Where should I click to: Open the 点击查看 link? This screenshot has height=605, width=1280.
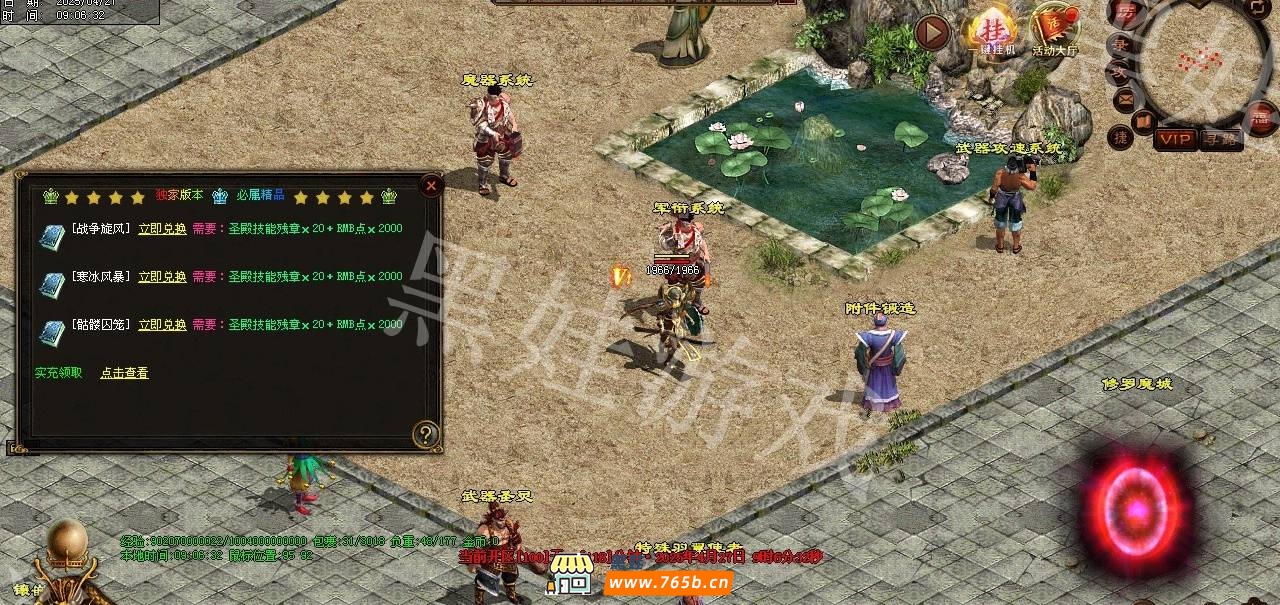124,373
